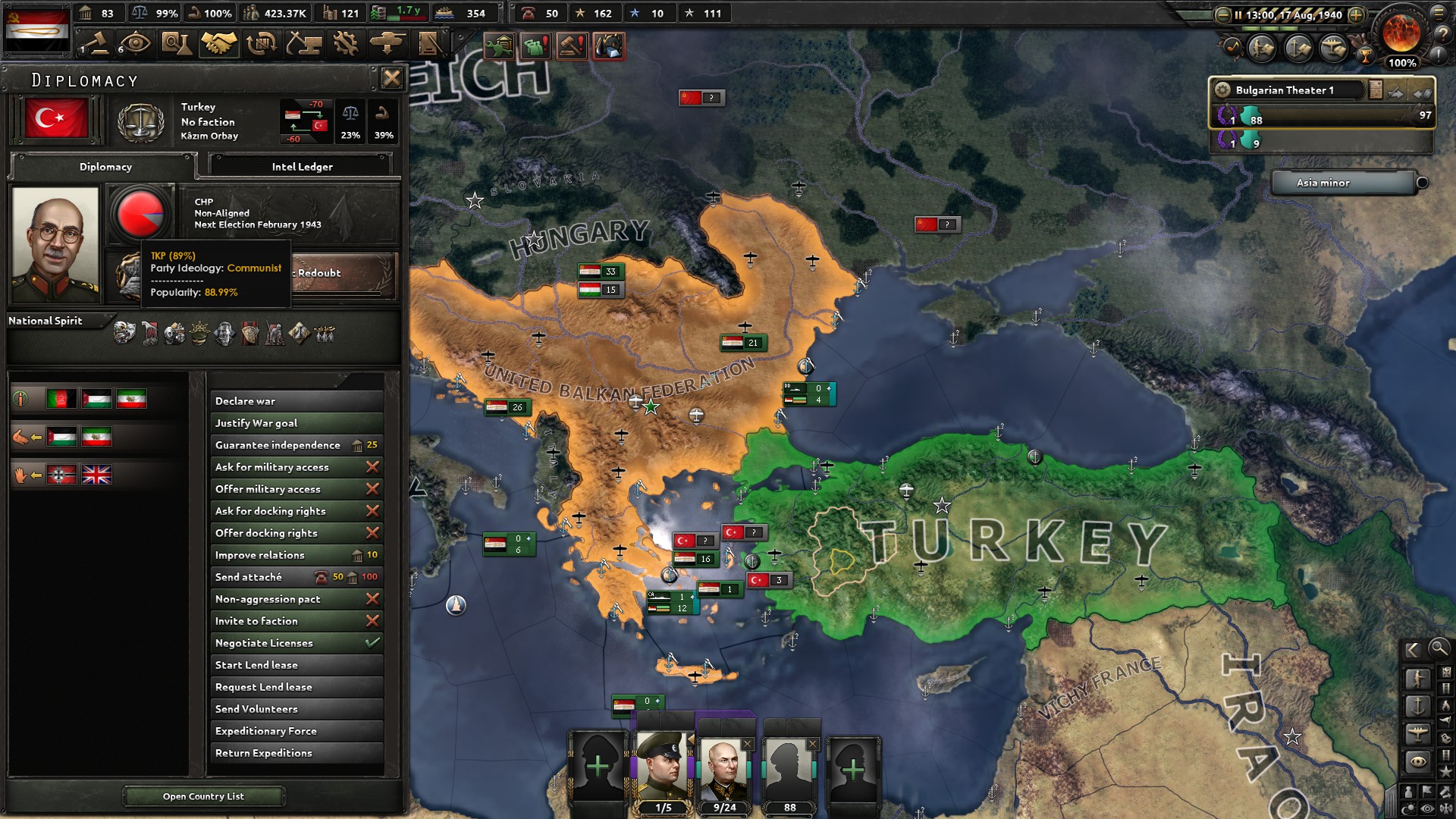Viewport: 1456px width, 819px height.
Task: Open the Trade menu with circular arrows icon
Action: pos(262,43)
